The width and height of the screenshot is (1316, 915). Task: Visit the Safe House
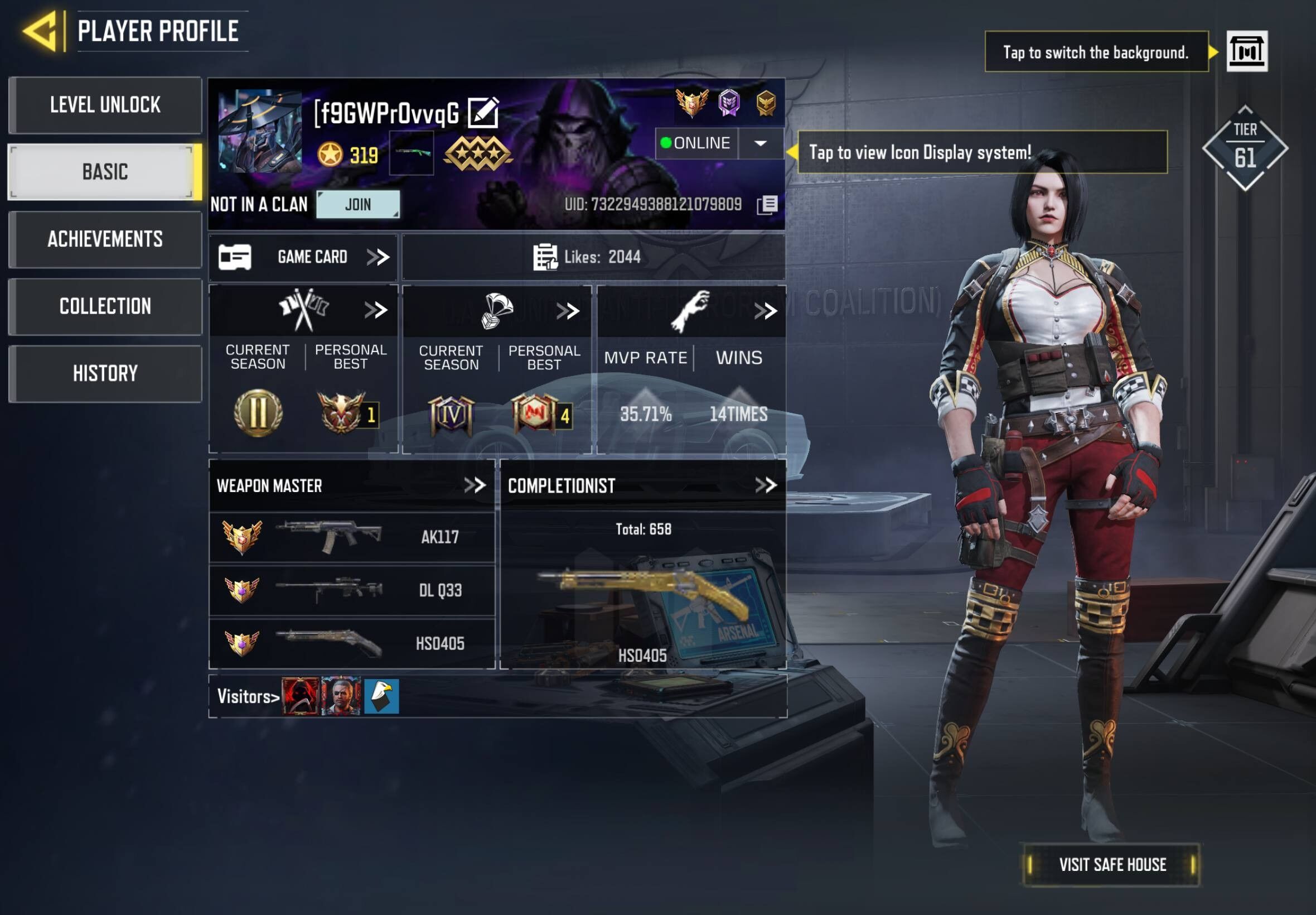[1111, 865]
